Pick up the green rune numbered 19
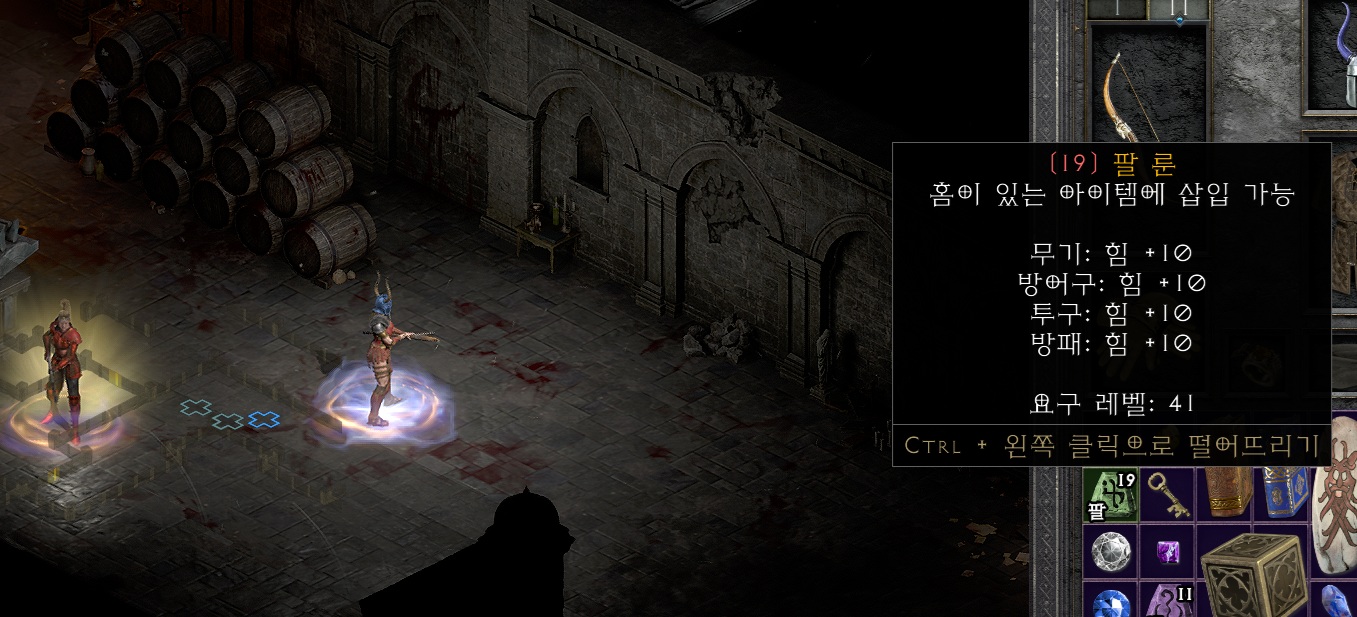 tap(1111, 496)
